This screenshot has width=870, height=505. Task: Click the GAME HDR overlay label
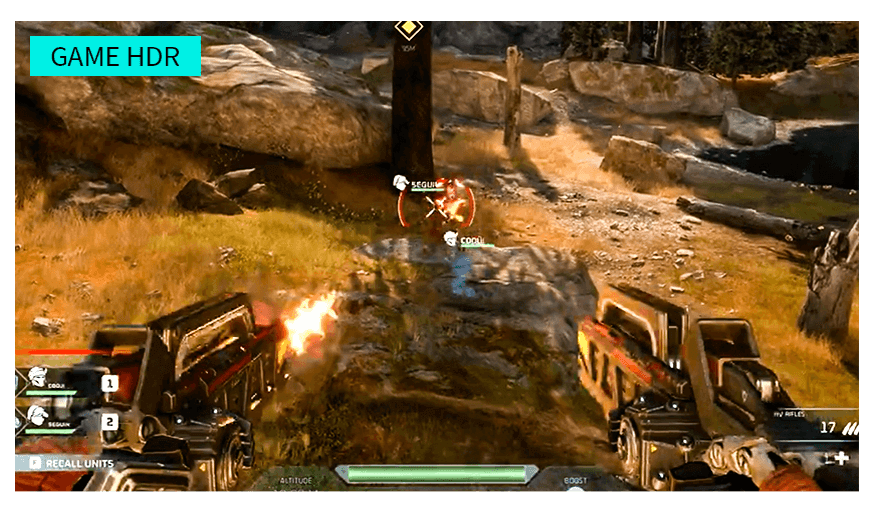(x=115, y=56)
